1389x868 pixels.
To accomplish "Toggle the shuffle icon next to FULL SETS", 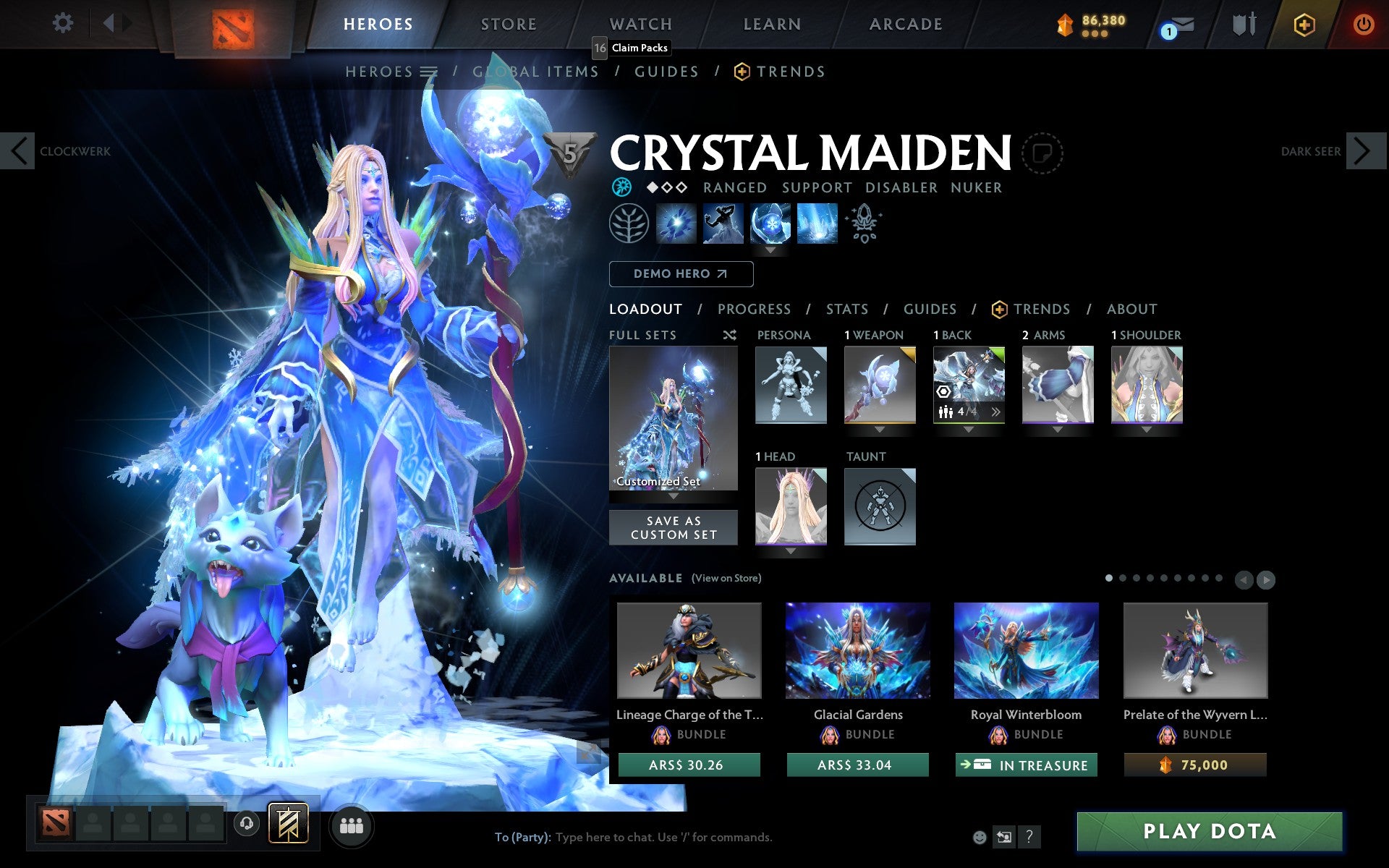I will coord(730,335).
